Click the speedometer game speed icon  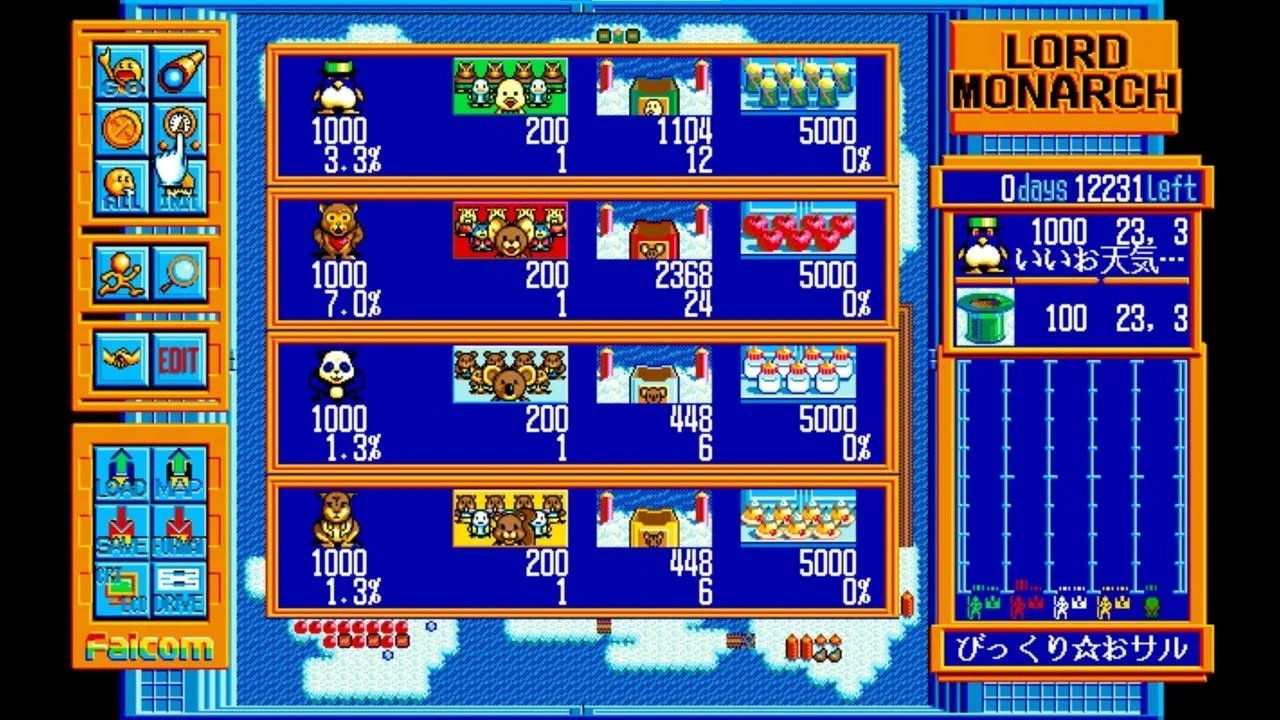pos(180,125)
